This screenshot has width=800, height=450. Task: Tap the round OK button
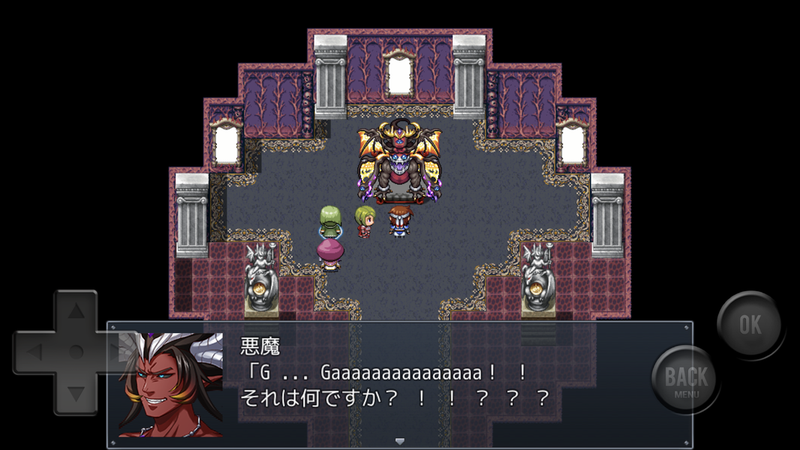click(x=750, y=325)
